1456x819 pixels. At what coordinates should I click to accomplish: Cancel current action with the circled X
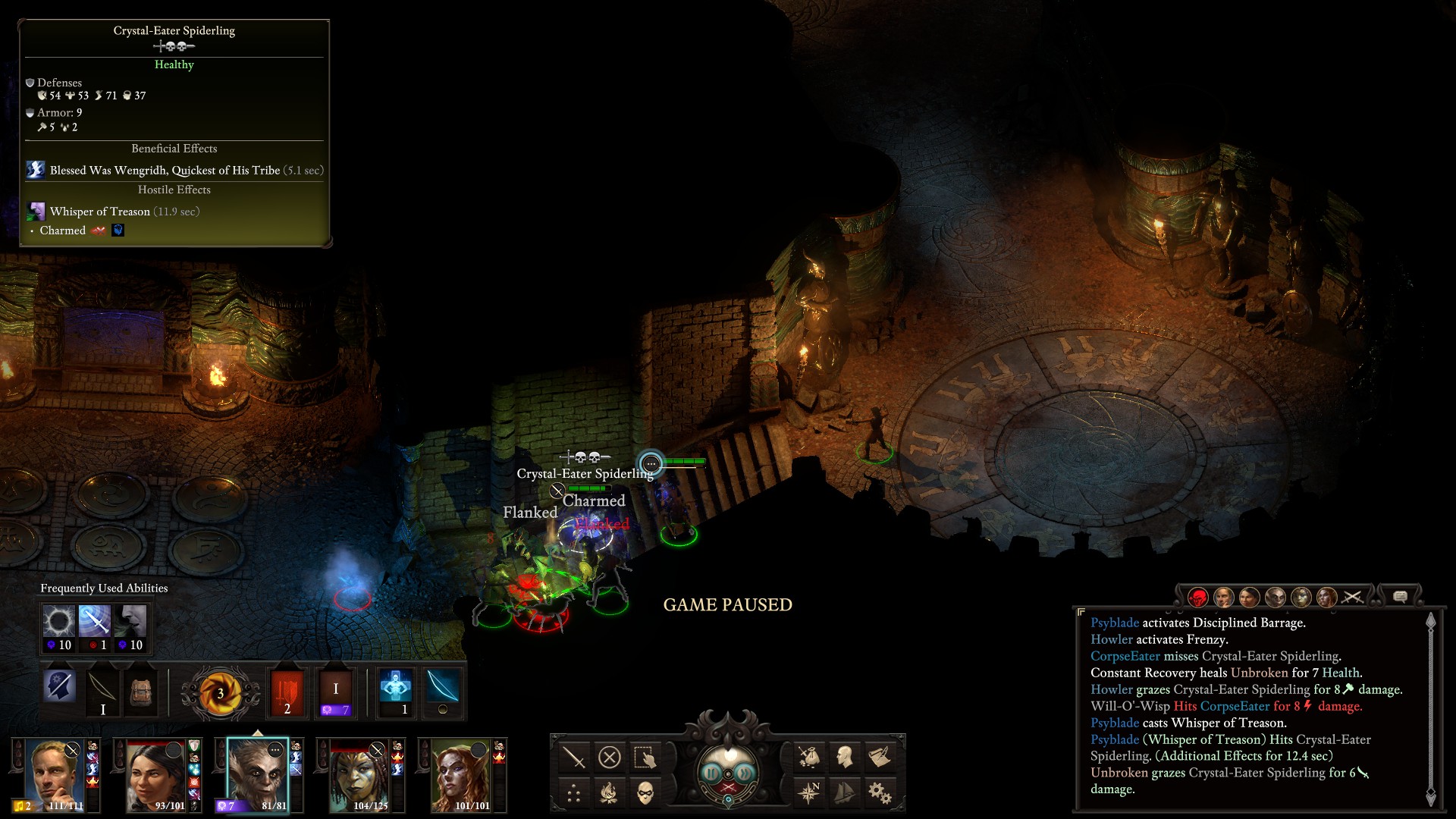pyautogui.click(x=610, y=757)
